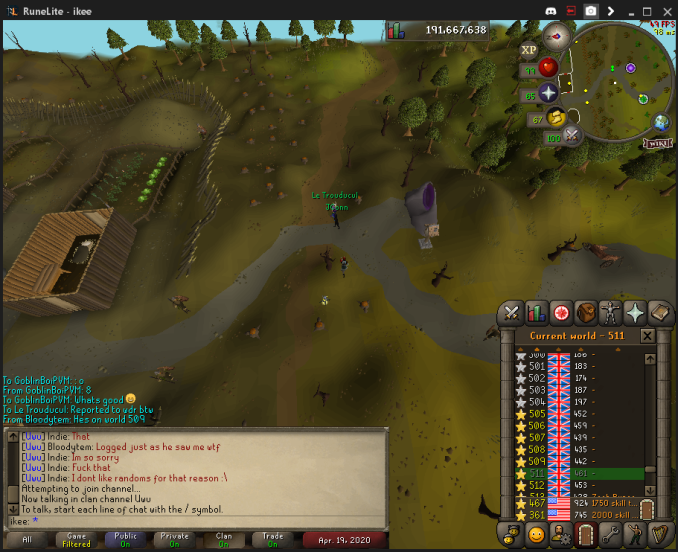Activate quick prayers orb

click(548, 93)
